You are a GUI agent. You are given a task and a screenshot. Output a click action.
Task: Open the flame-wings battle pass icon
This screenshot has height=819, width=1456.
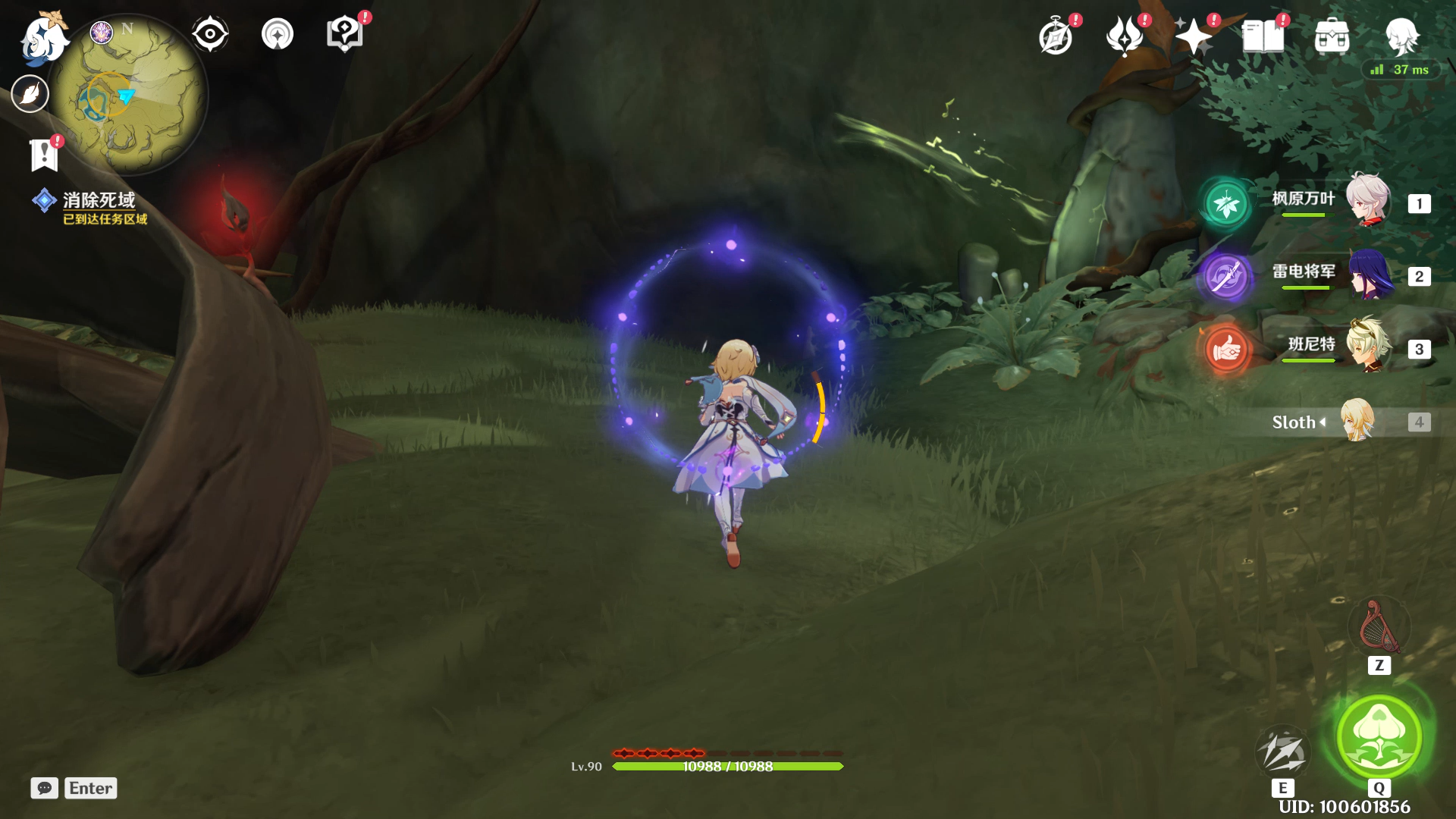(1125, 36)
